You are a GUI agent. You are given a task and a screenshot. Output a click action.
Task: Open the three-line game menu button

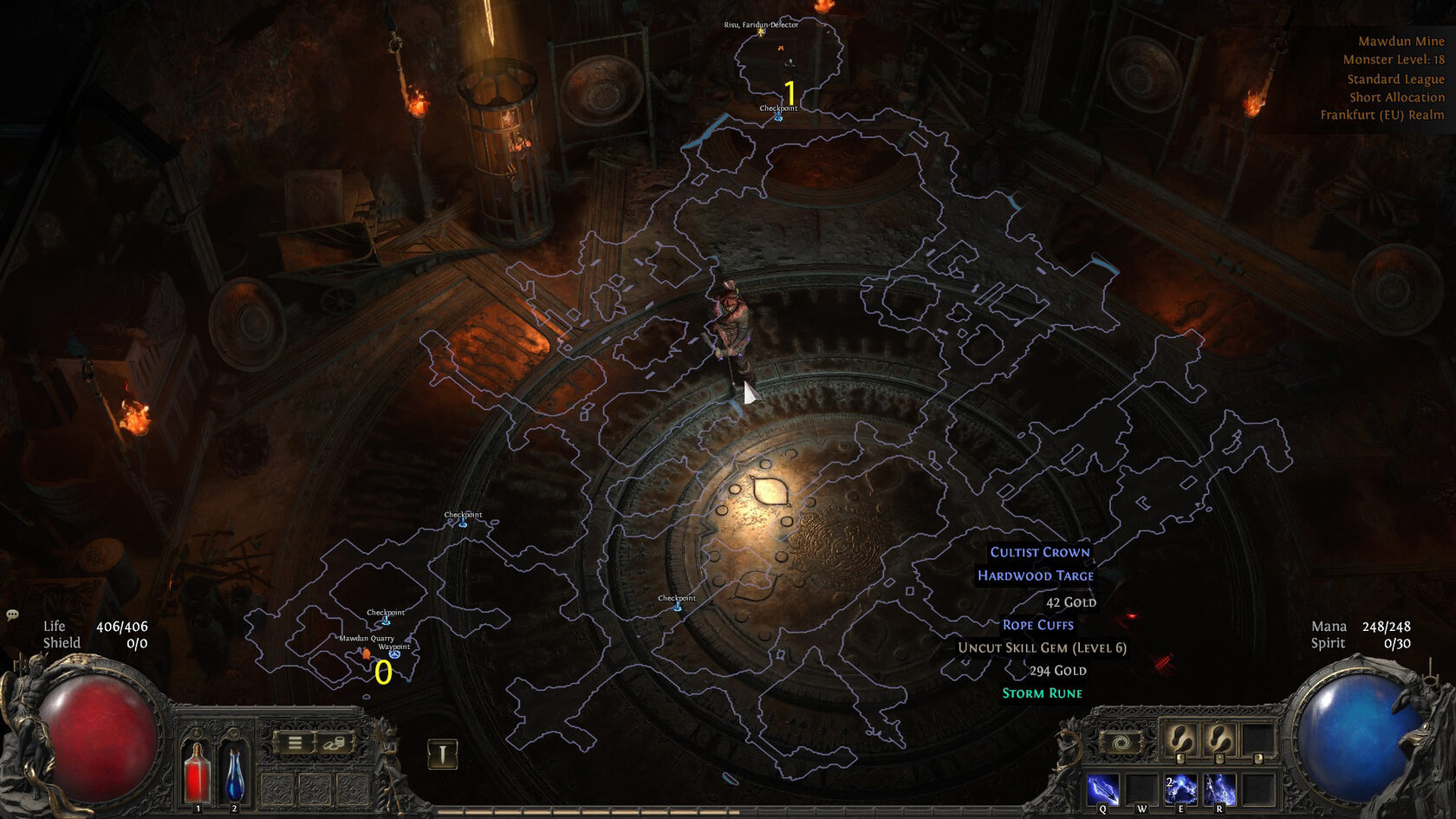[295, 743]
